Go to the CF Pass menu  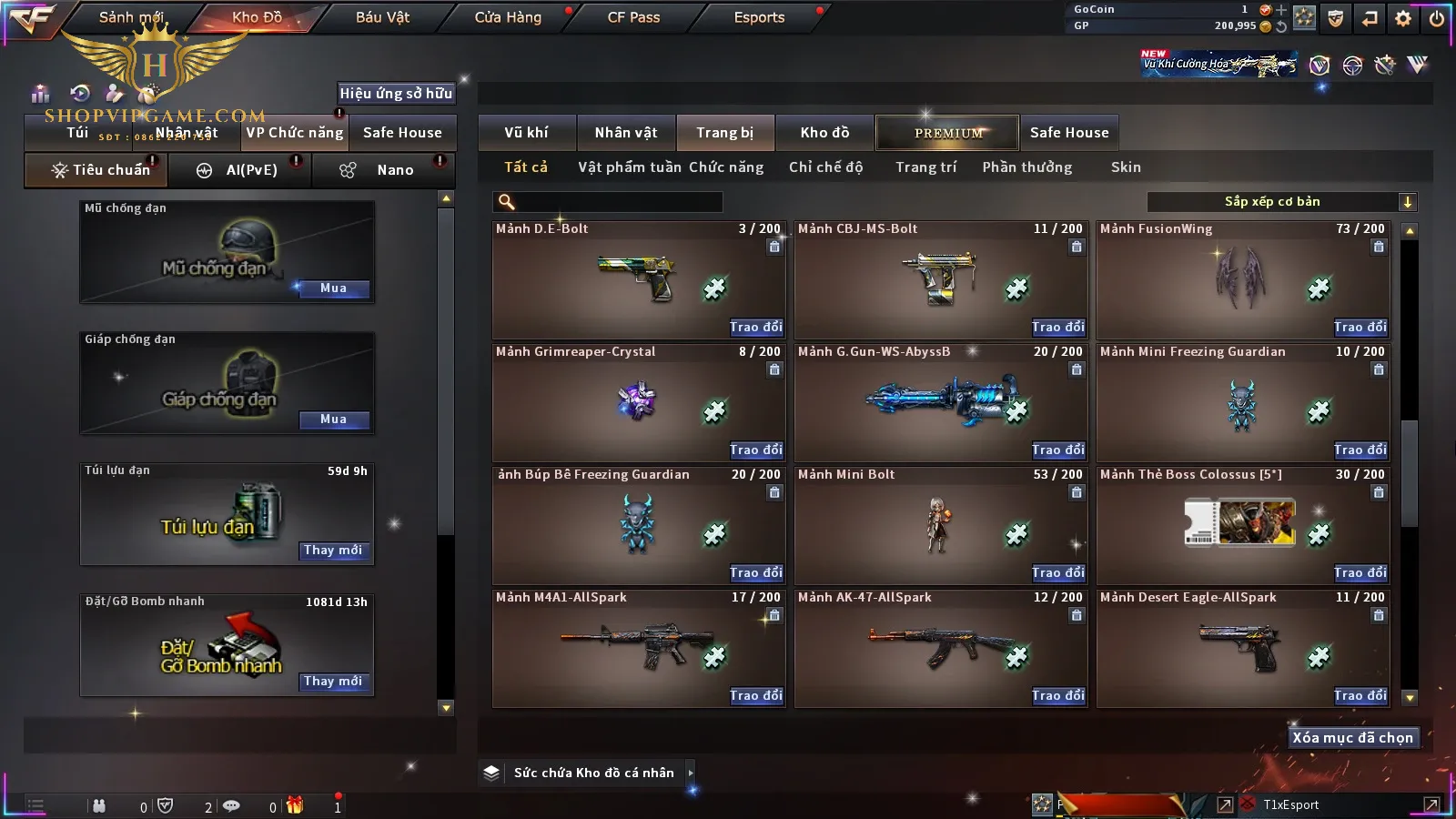coord(633,17)
